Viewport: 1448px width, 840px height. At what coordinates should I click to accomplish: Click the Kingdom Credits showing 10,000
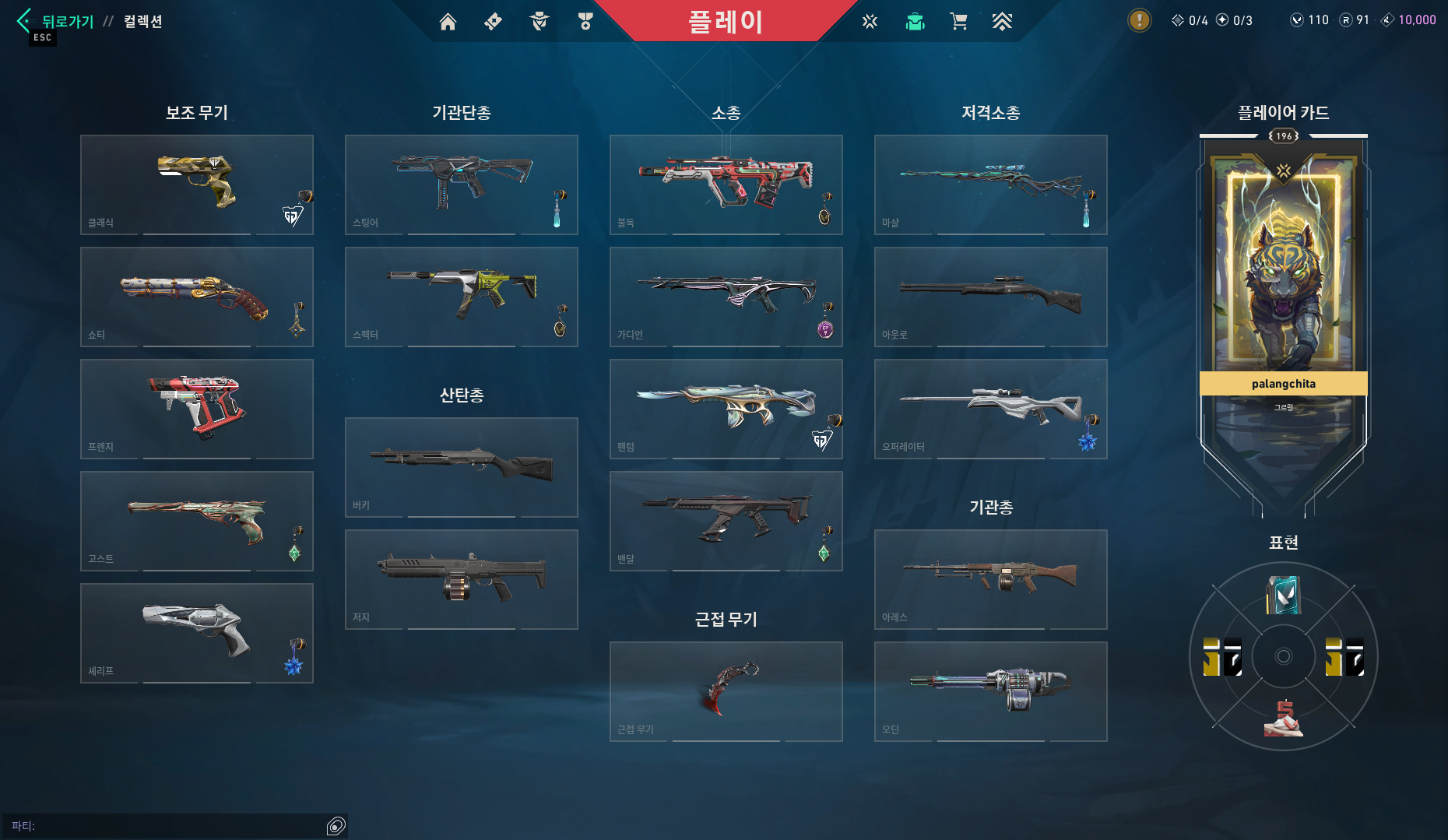(x=1406, y=20)
